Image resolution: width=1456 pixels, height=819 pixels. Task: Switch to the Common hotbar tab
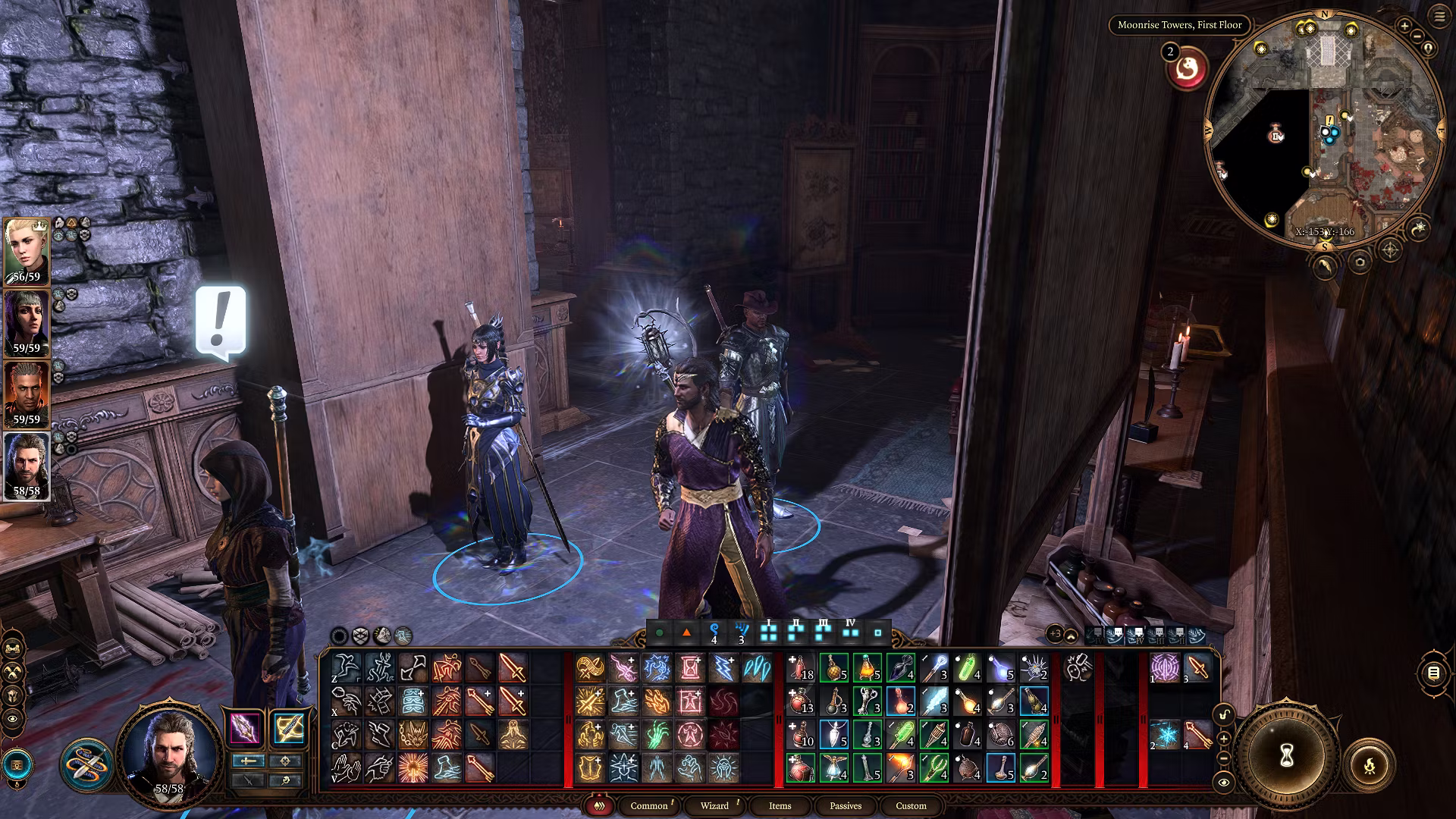pyautogui.click(x=649, y=805)
